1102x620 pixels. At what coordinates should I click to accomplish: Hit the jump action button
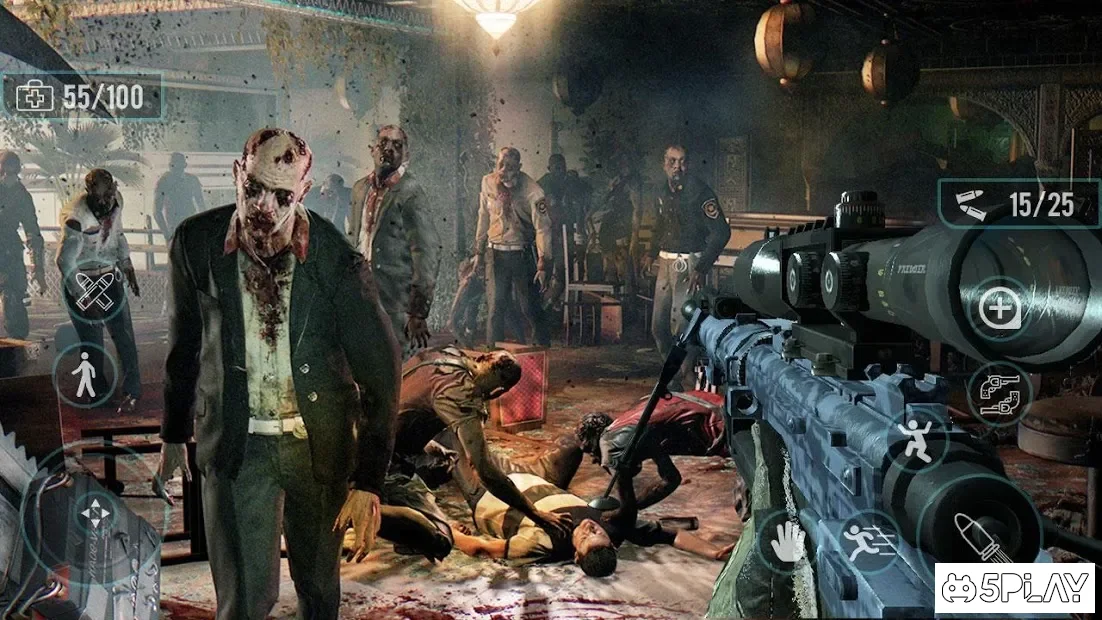tap(917, 441)
